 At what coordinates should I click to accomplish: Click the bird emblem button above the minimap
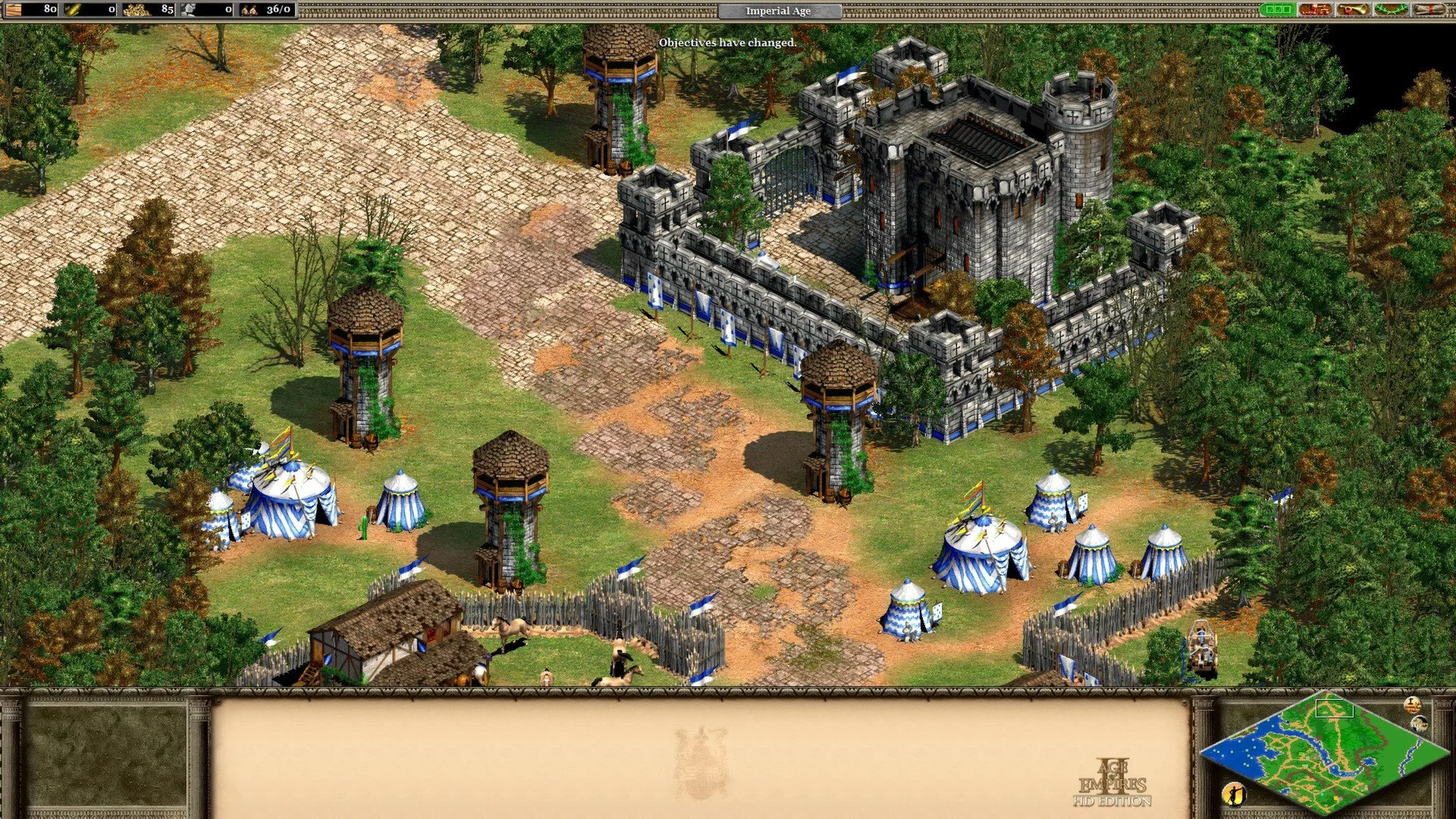point(1421,725)
